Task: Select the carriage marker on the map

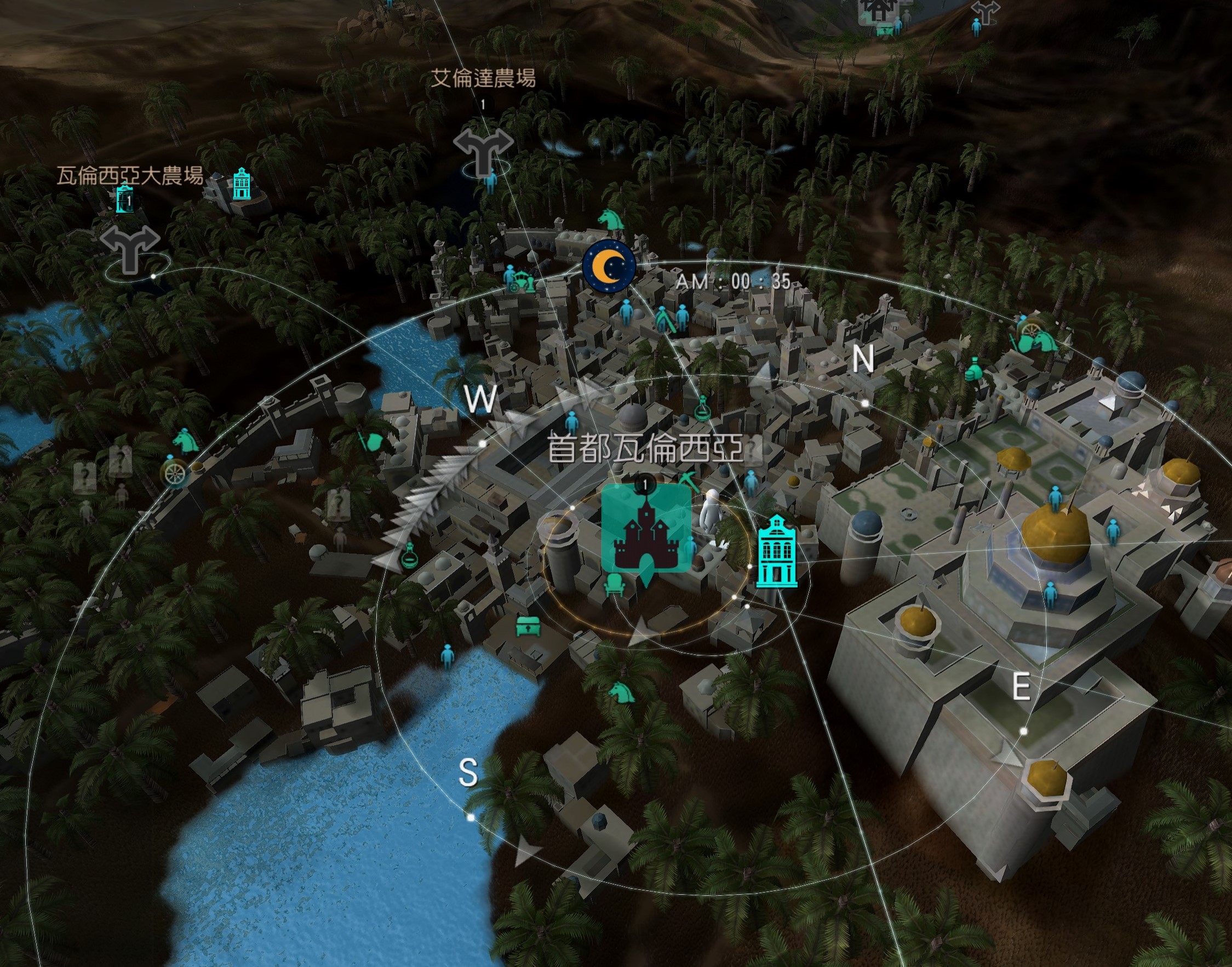Action: [520, 281]
